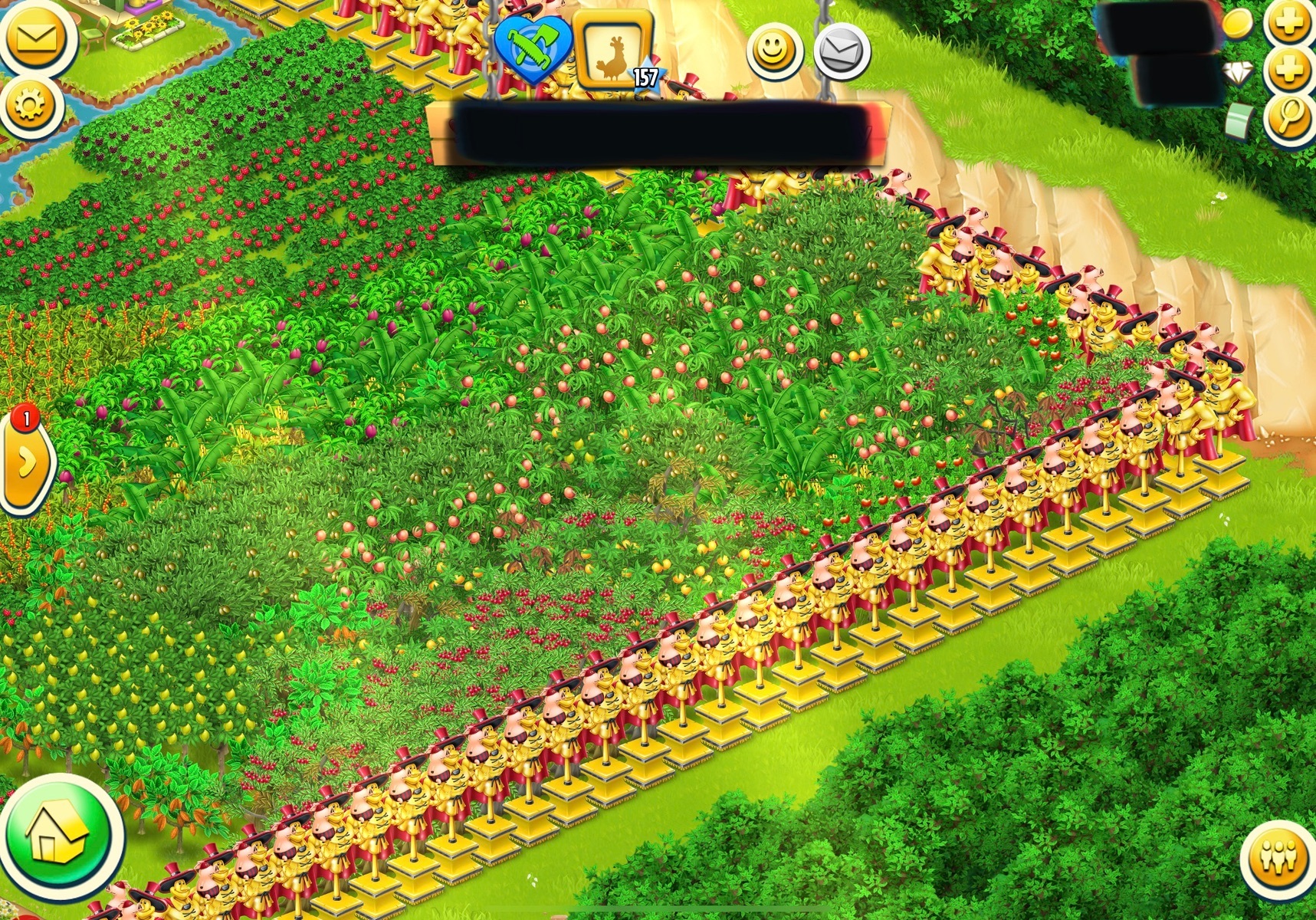
Task: Add diamonds with the plus button
Action: pyautogui.click(x=1290, y=70)
